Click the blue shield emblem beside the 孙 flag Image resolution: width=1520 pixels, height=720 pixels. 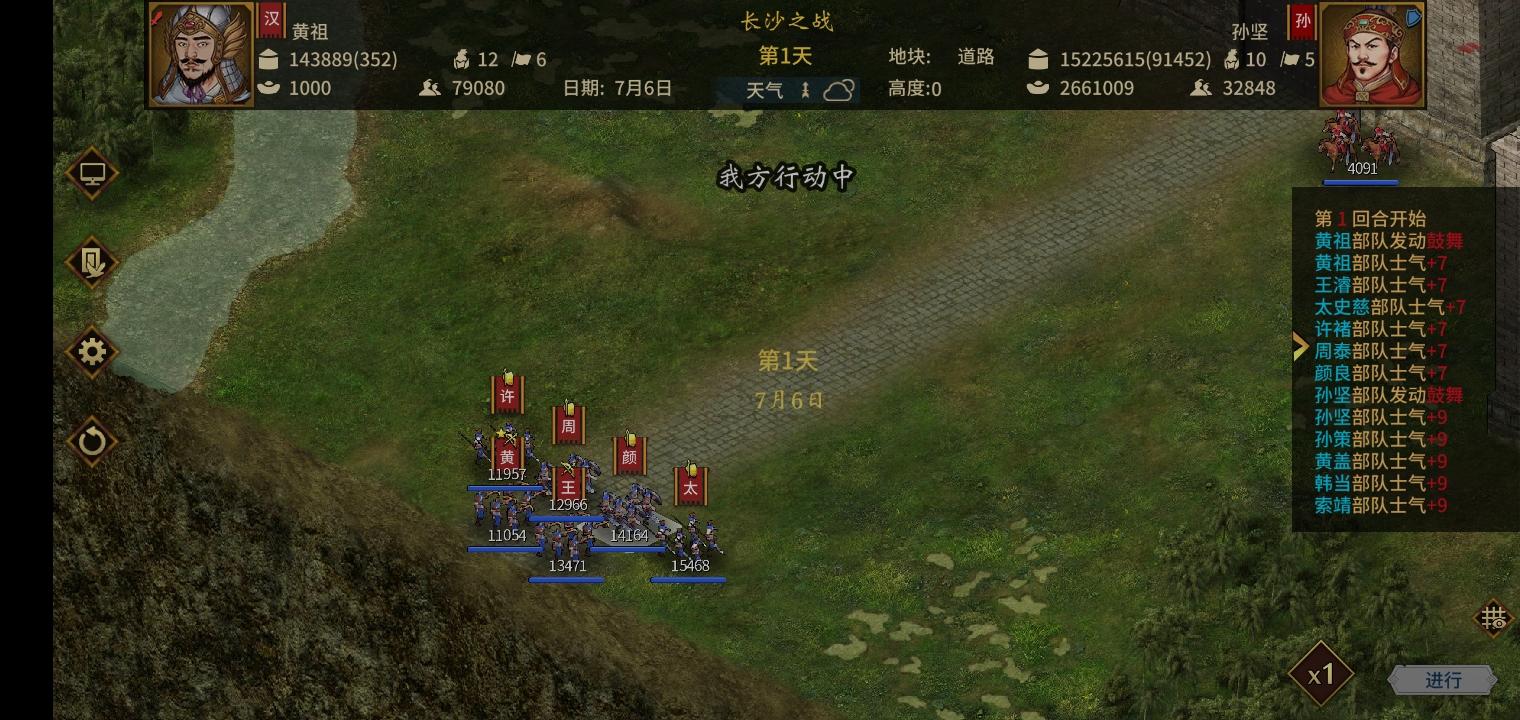click(x=1412, y=18)
